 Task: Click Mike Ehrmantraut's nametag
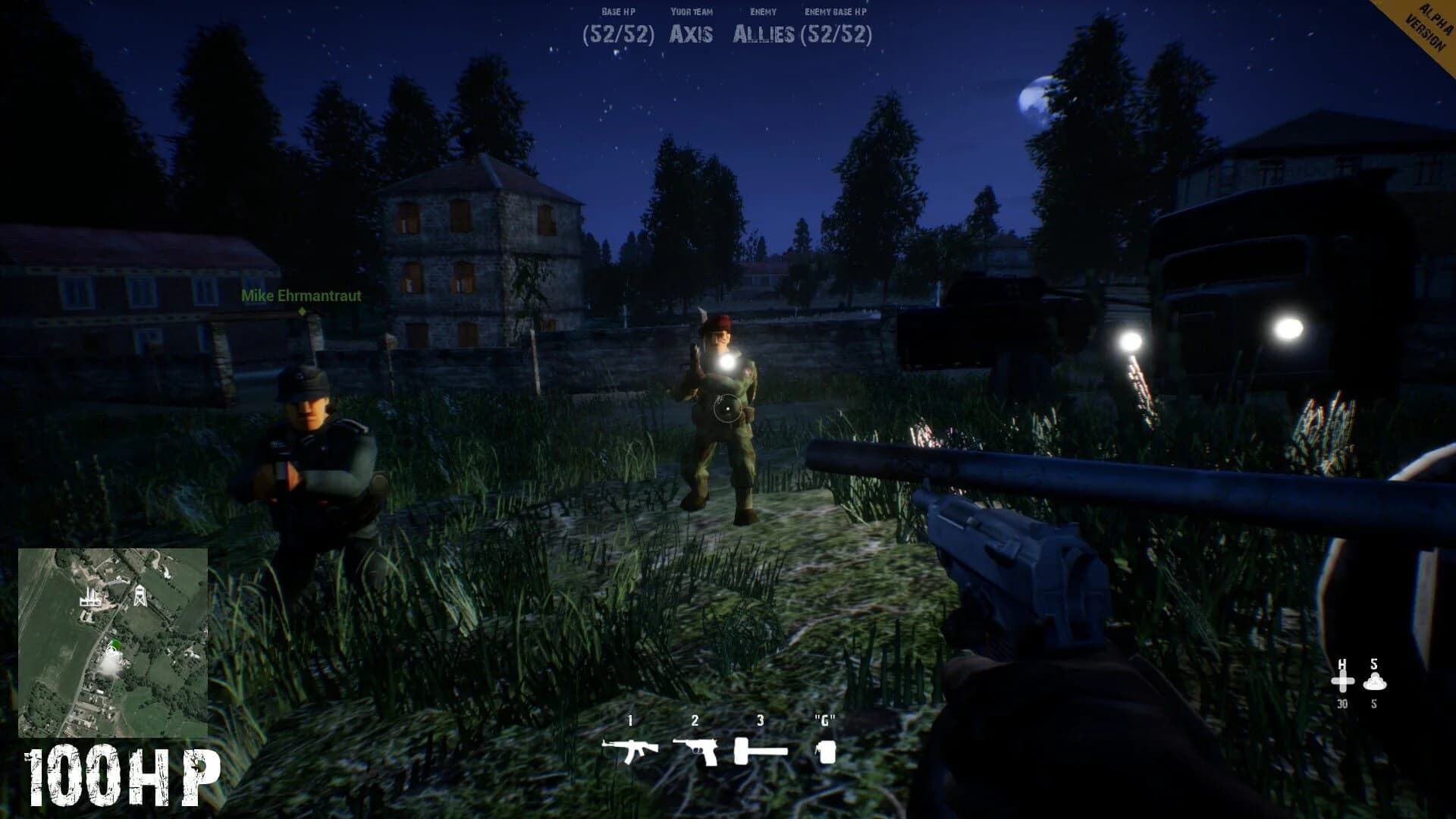(x=300, y=297)
